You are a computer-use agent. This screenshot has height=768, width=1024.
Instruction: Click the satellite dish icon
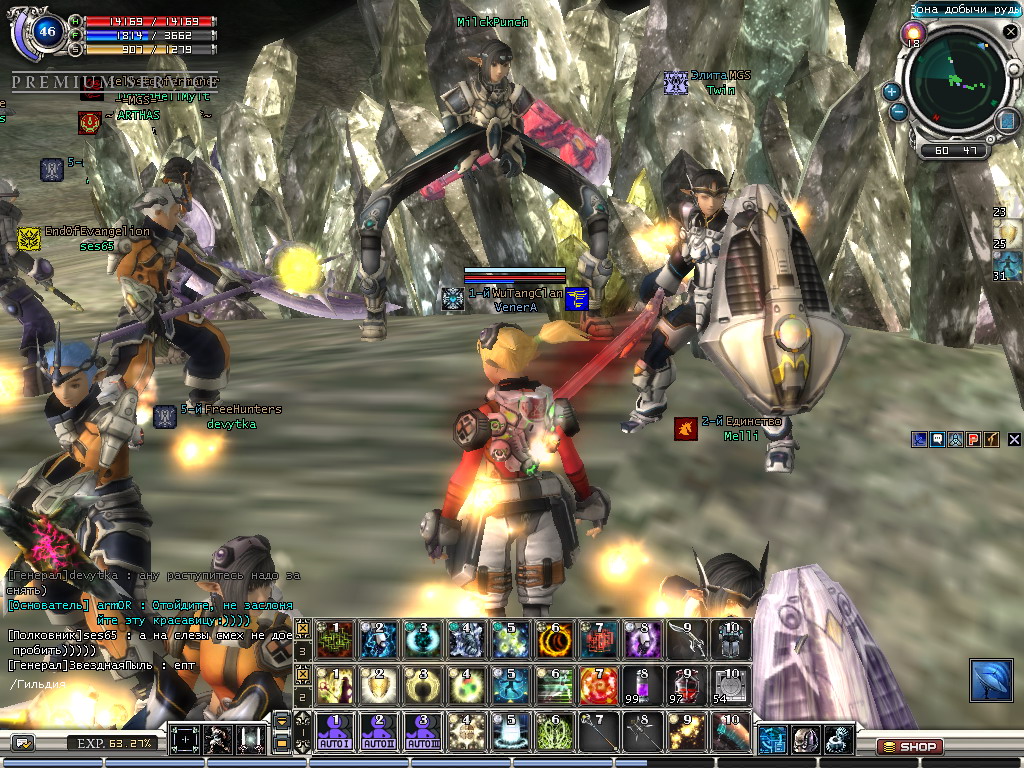(990, 680)
